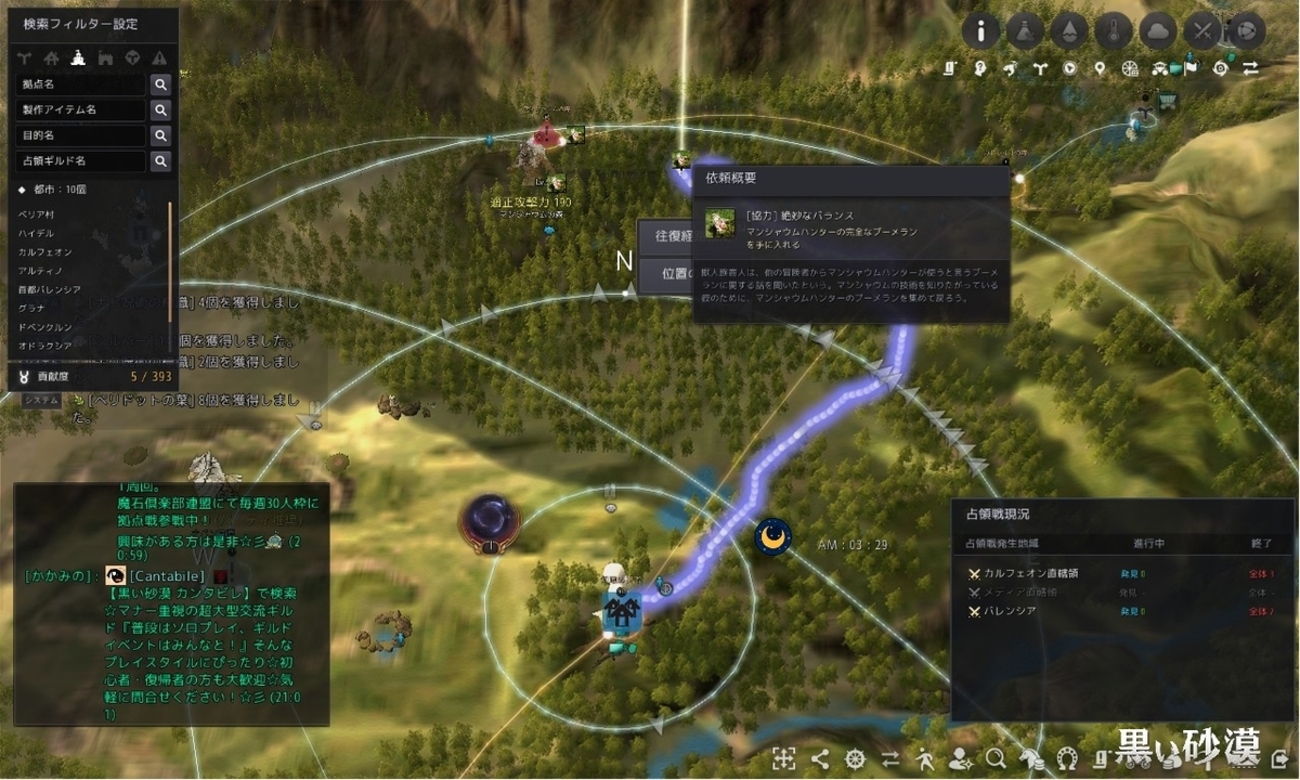This screenshot has height=780, width=1300.
Task: Pick 首都バレンシア from the city list
Action: pyautogui.click(x=50, y=290)
